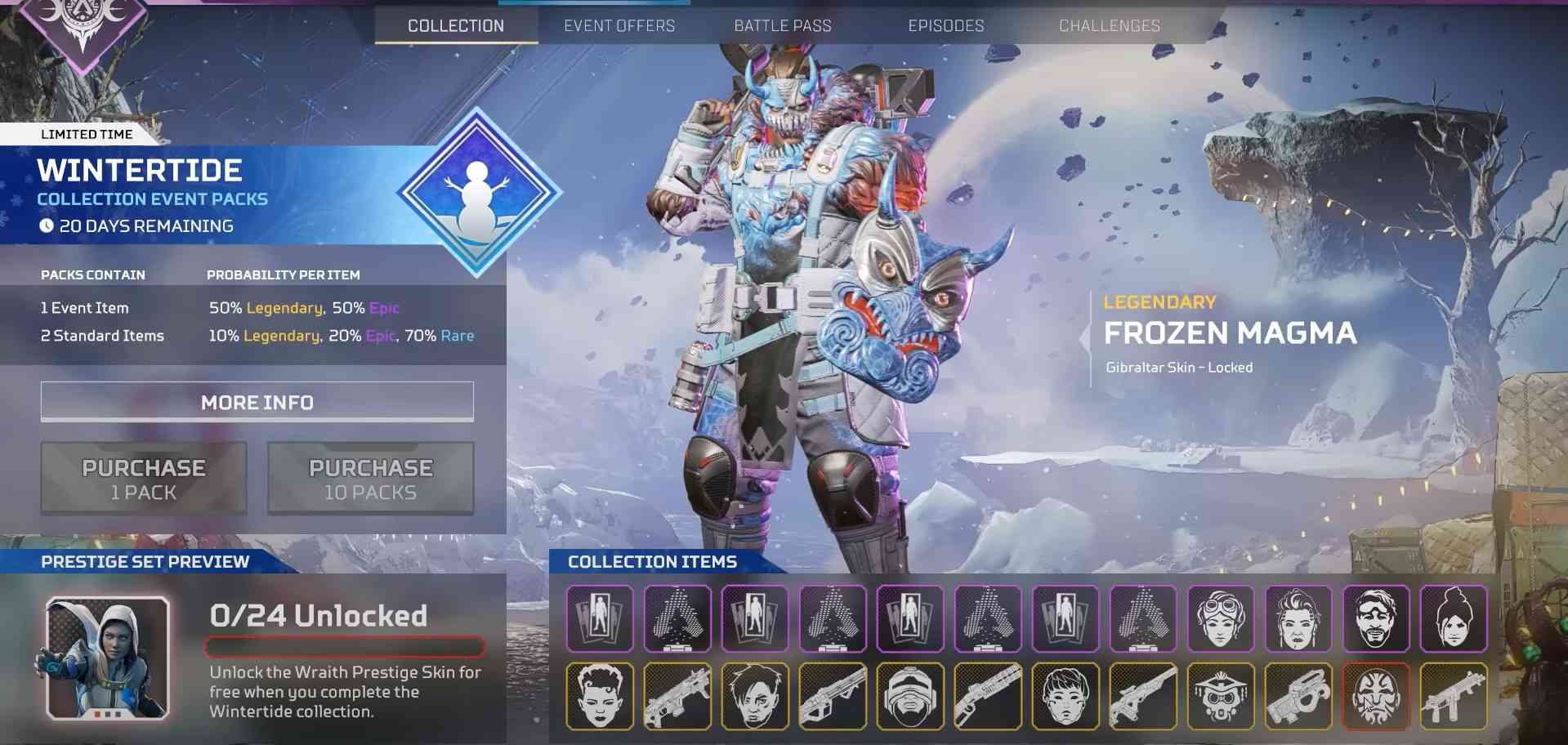Screen dimensions: 1568x745
Task: Purchase 1 Wintertide pack
Action: (x=144, y=479)
